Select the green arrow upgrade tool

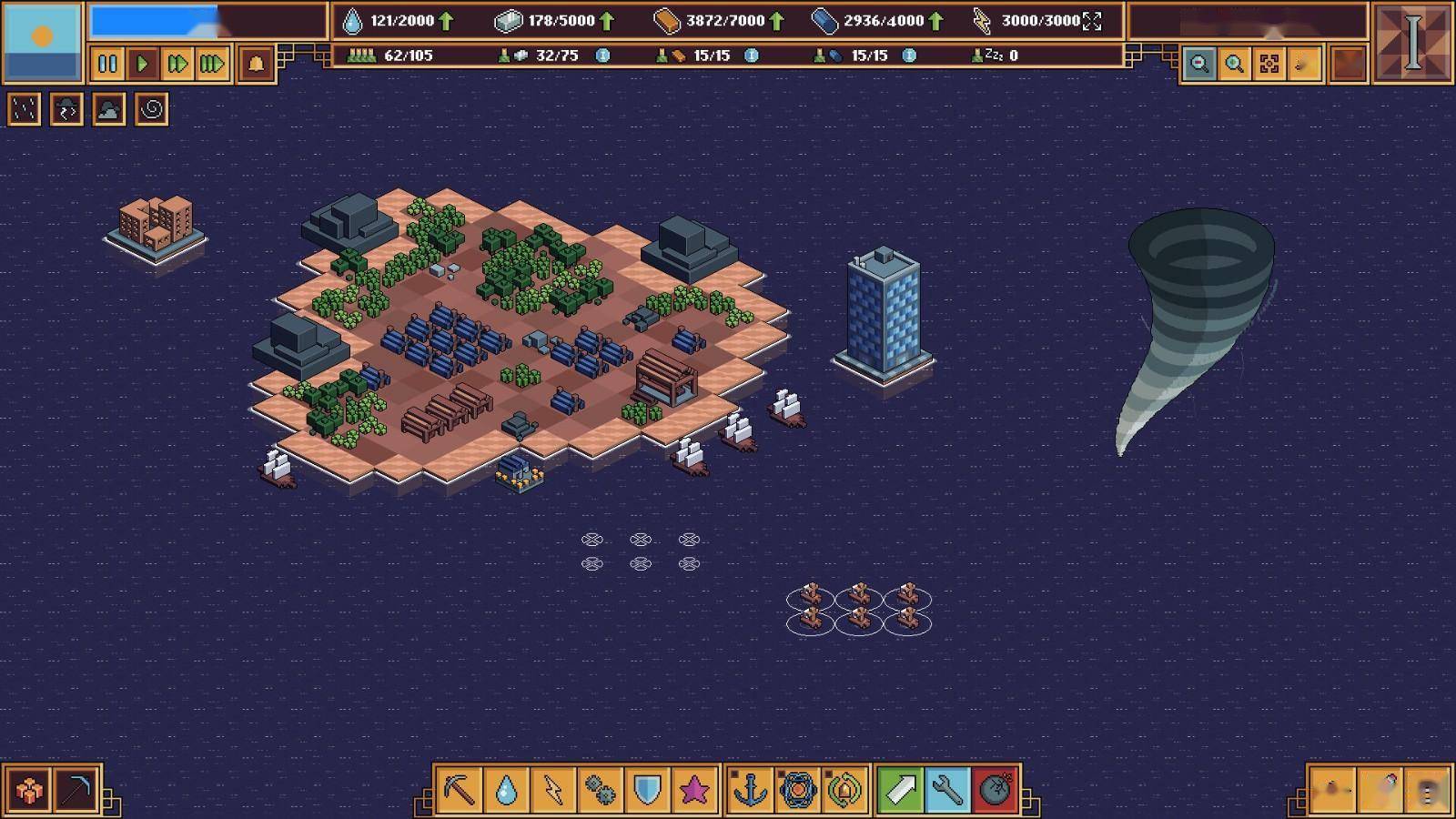[900, 789]
